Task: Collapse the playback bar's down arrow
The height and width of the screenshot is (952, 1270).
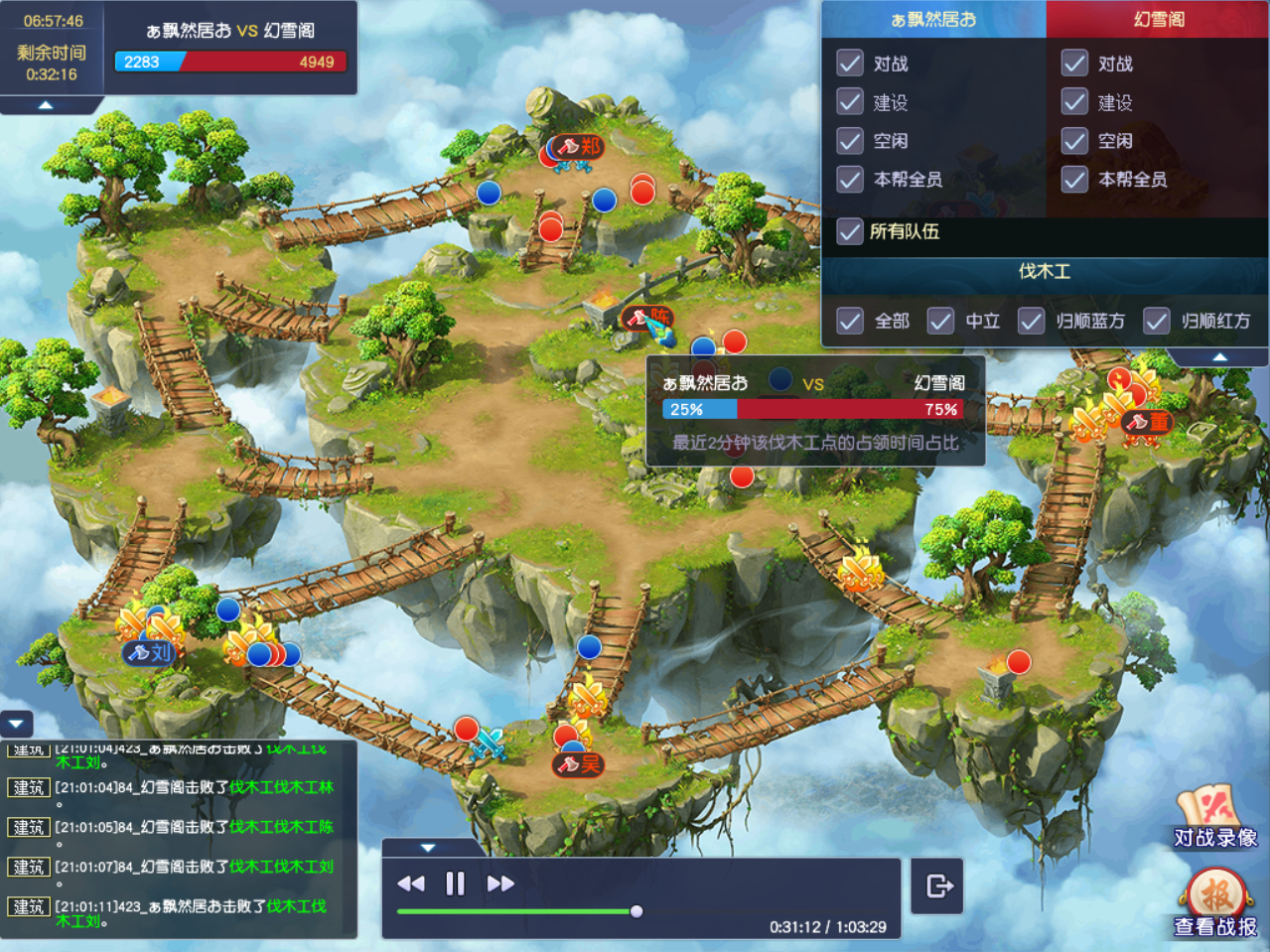Action: (428, 848)
